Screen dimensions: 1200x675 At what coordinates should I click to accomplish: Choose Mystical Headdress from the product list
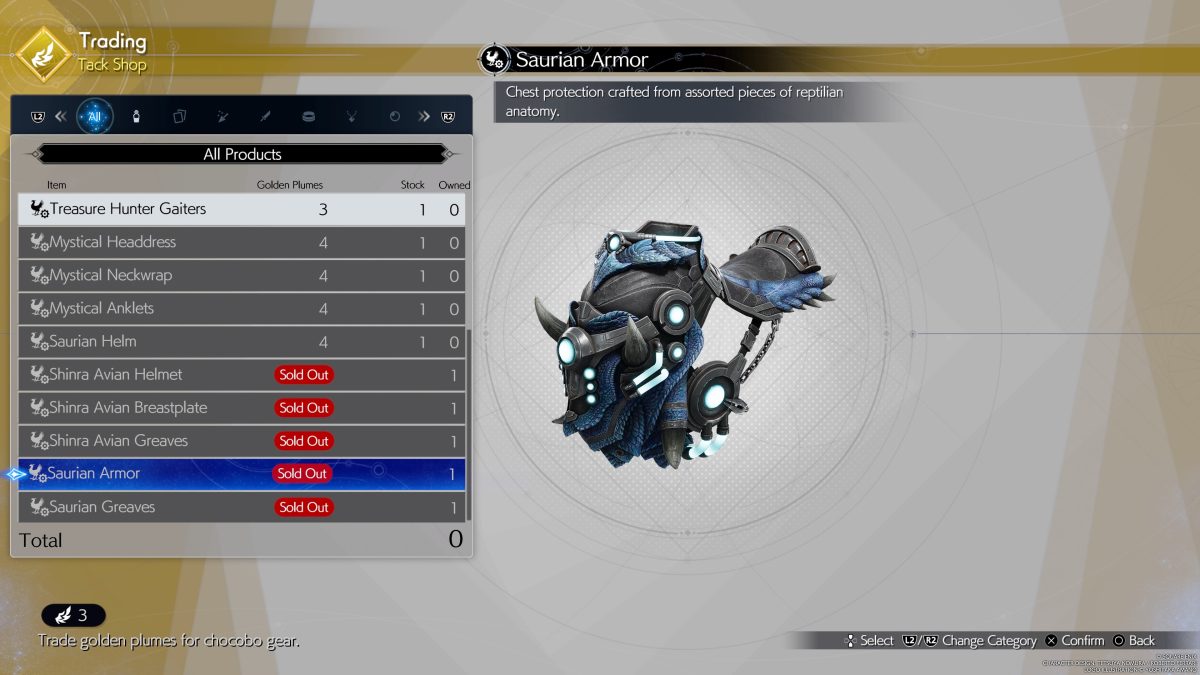[241, 242]
